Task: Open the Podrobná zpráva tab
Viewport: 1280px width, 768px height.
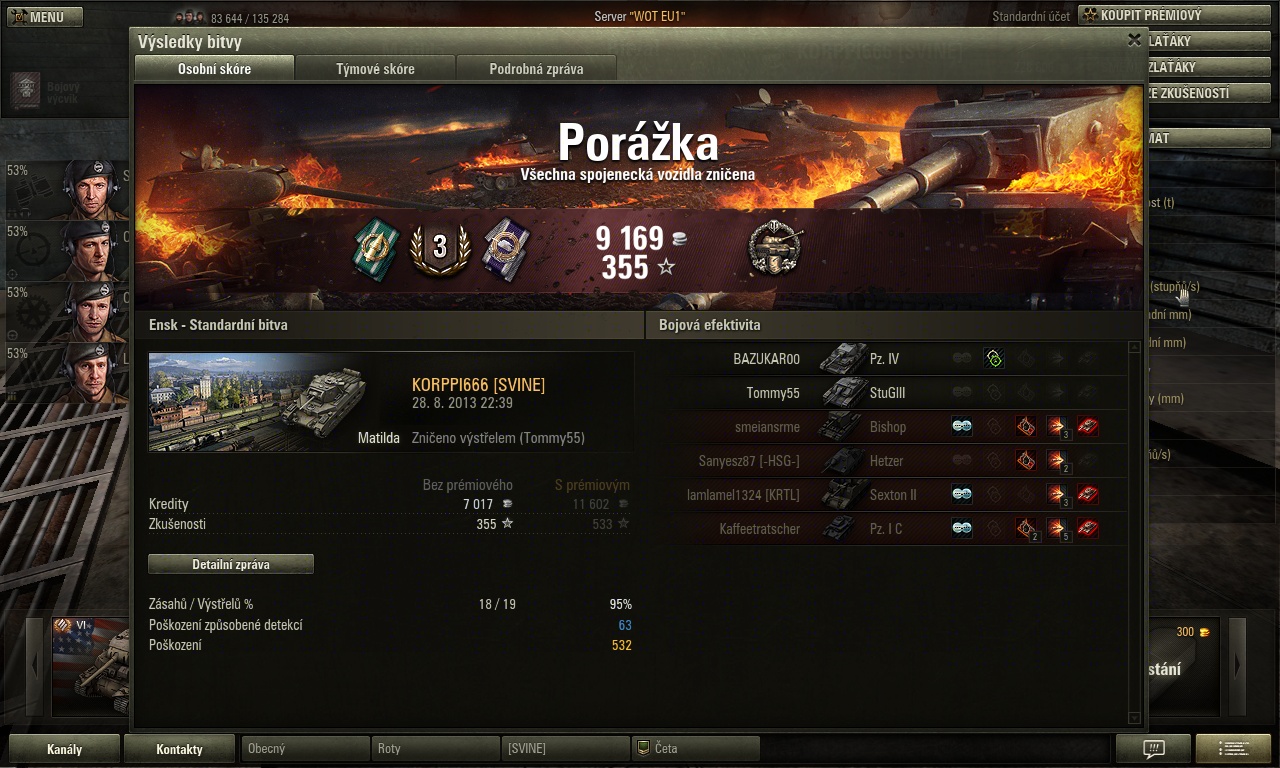Action: (536, 69)
